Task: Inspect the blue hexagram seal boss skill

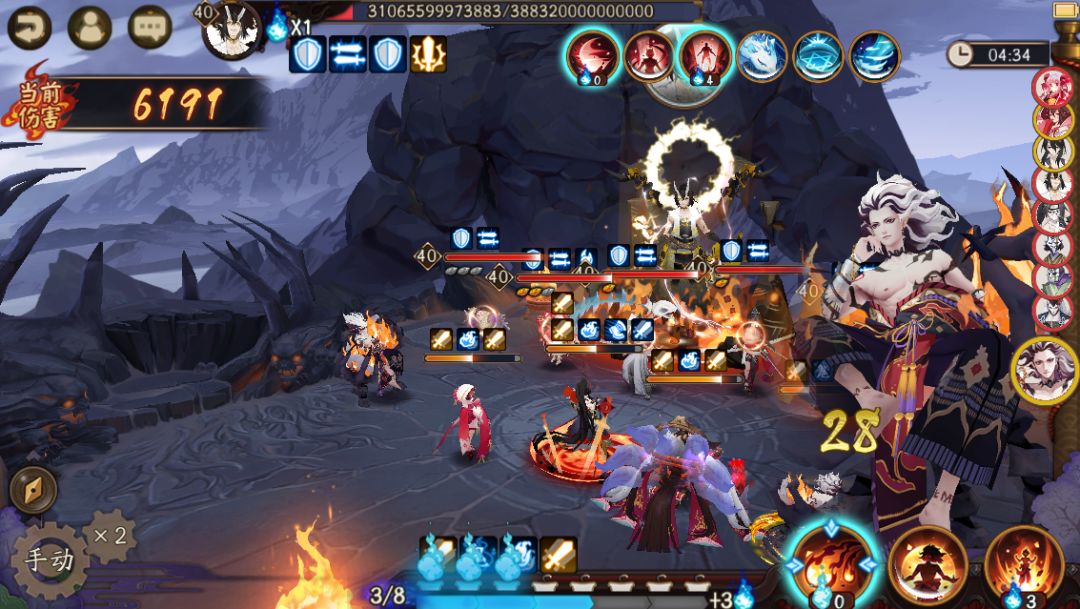Action: [x=818, y=56]
